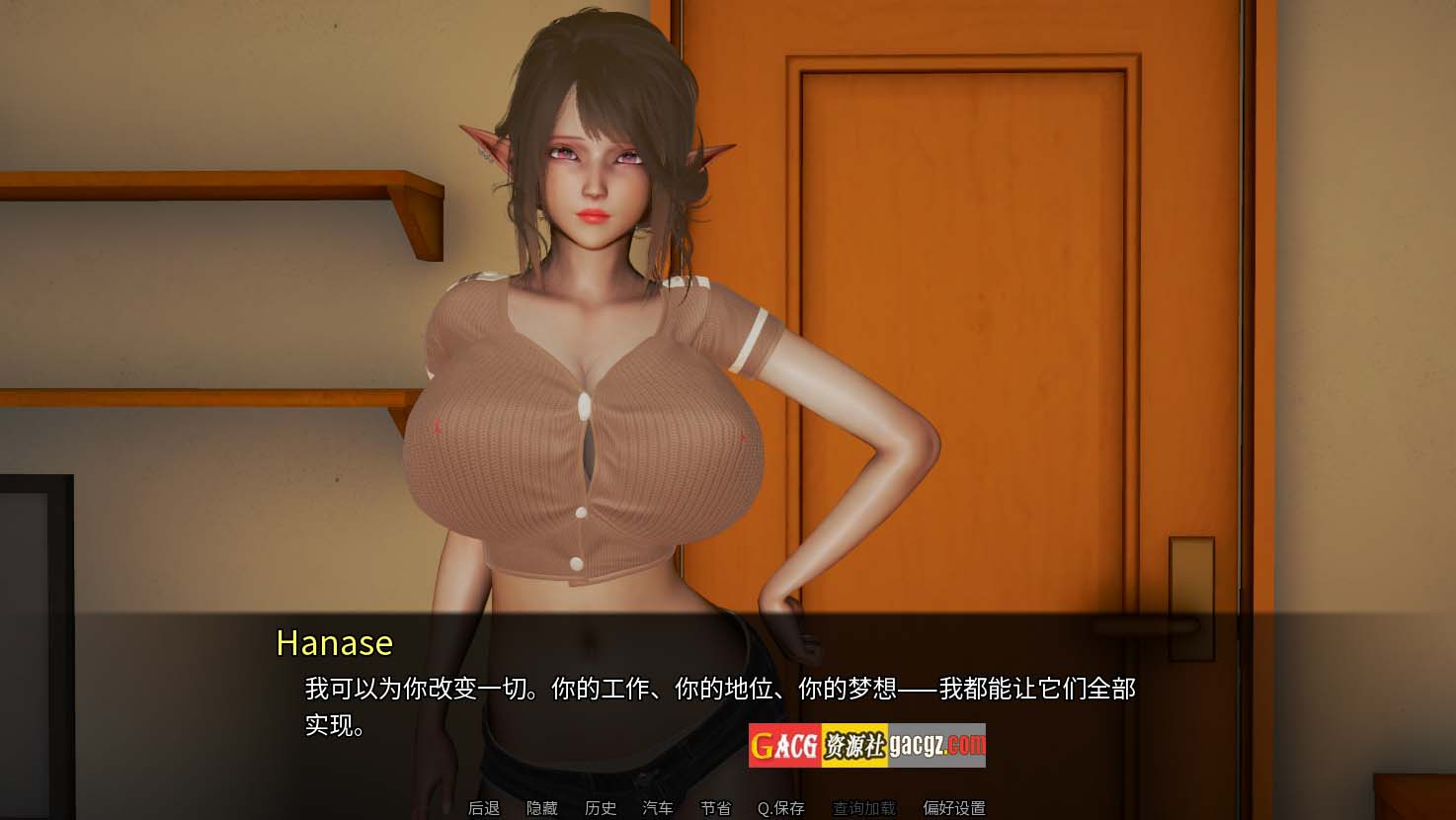1456x820 pixels.
Task: Hide the interface with 隐藏
Action: tap(541, 808)
